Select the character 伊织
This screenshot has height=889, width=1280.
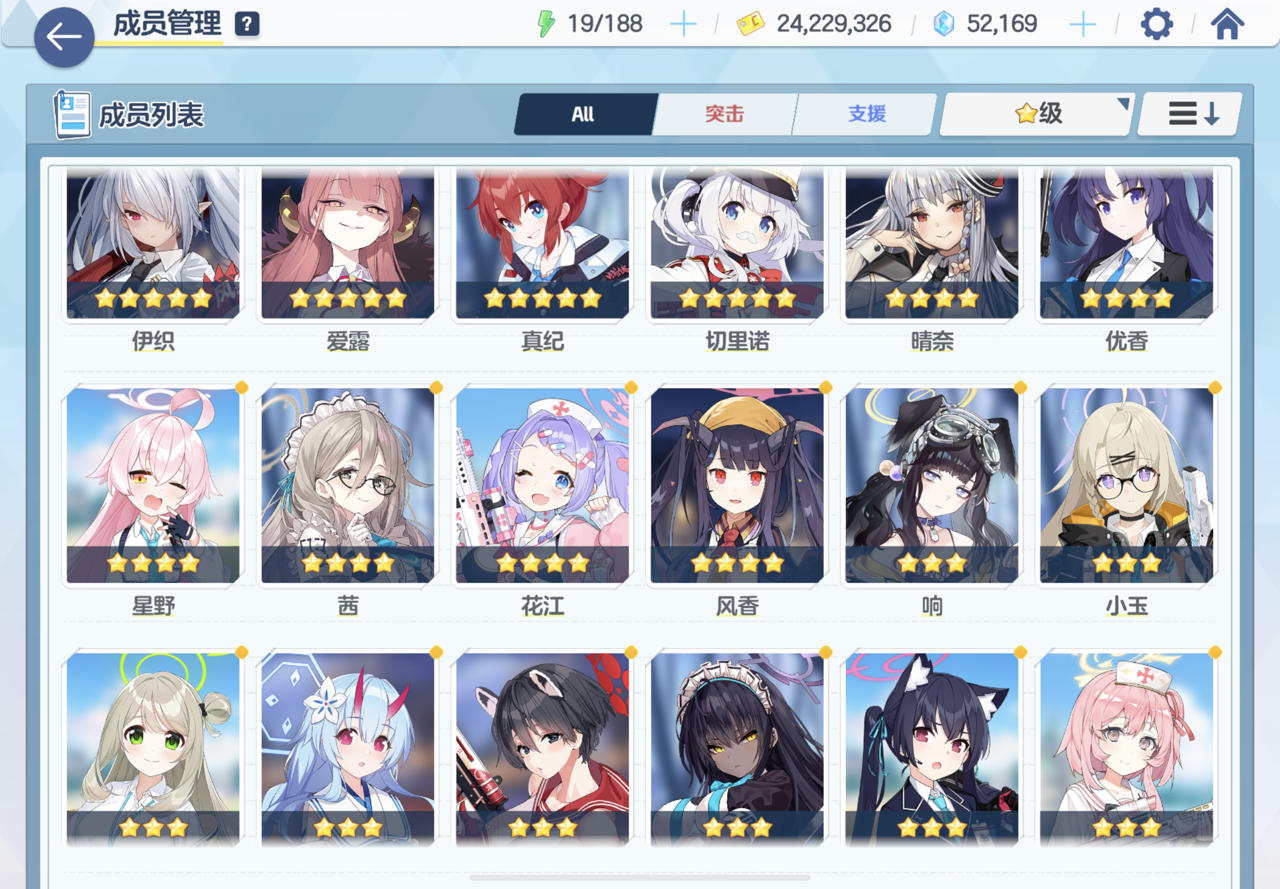[x=152, y=243]
